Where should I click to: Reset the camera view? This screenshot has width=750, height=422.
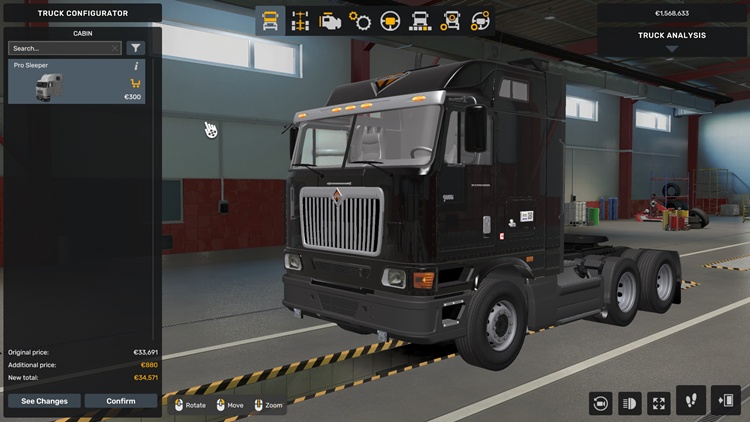pos(601,402)
